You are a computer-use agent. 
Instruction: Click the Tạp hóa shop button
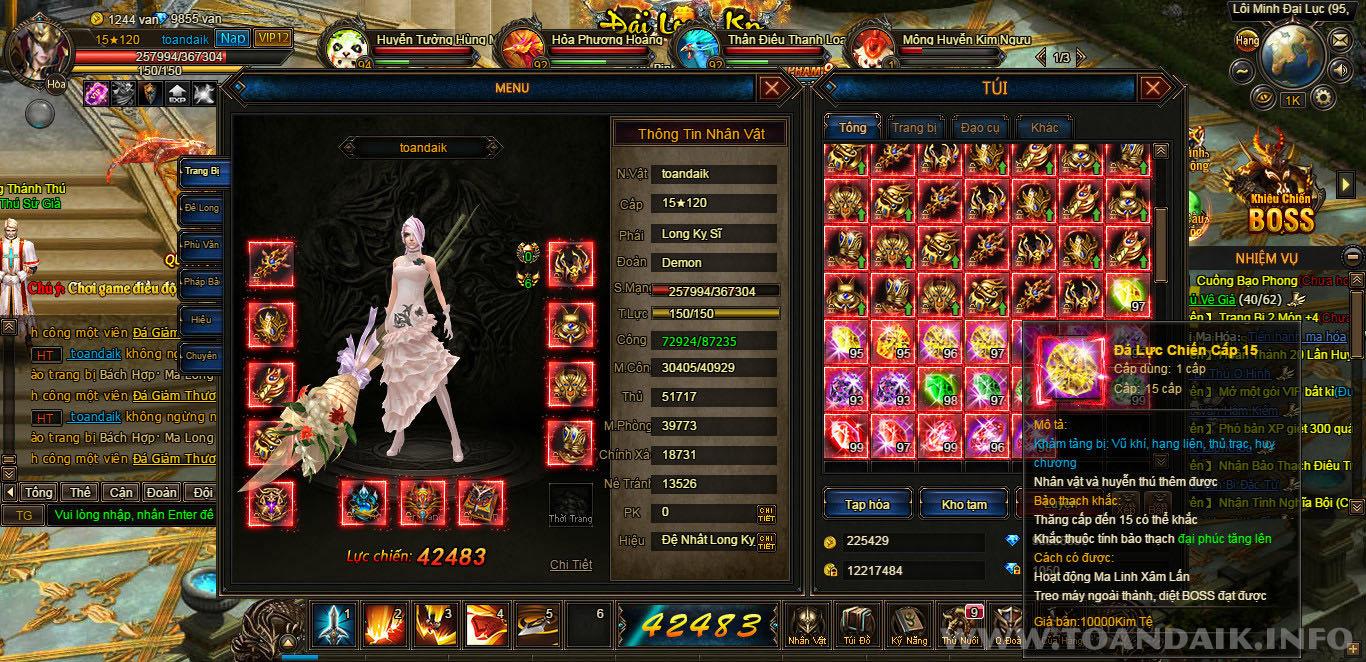tap(867, 504)
